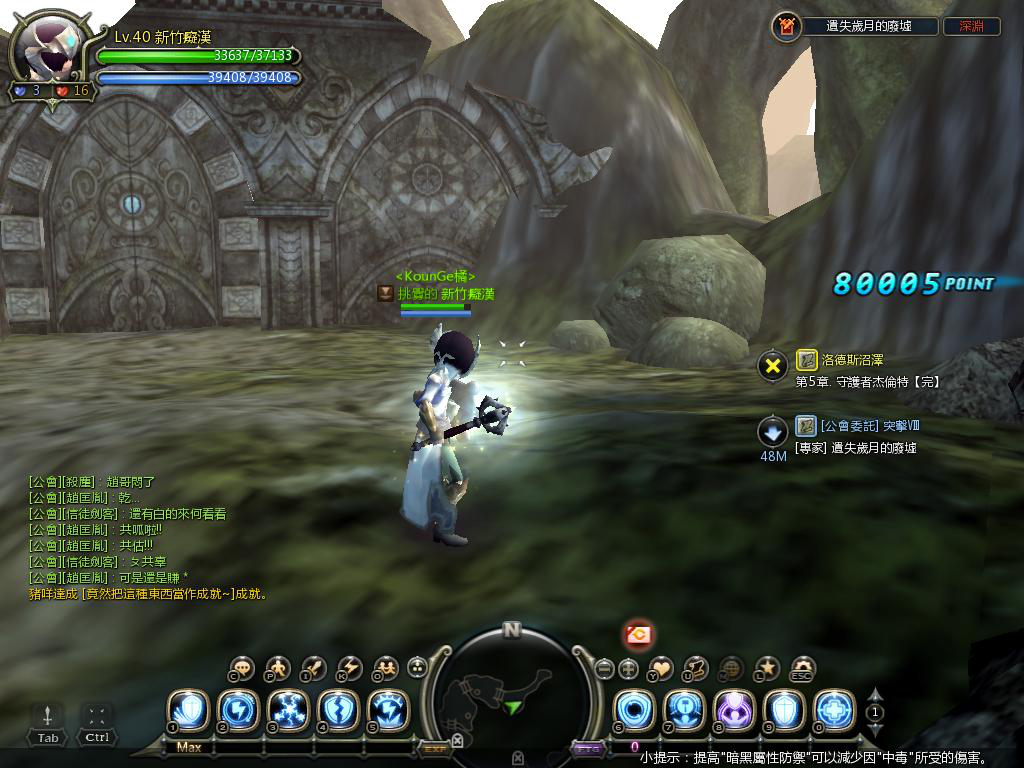Activate the blue cross heal skill in slot 0
The height and width of the screenshot is (768, 1024).
pyautogui.click(x=834, y=711)
